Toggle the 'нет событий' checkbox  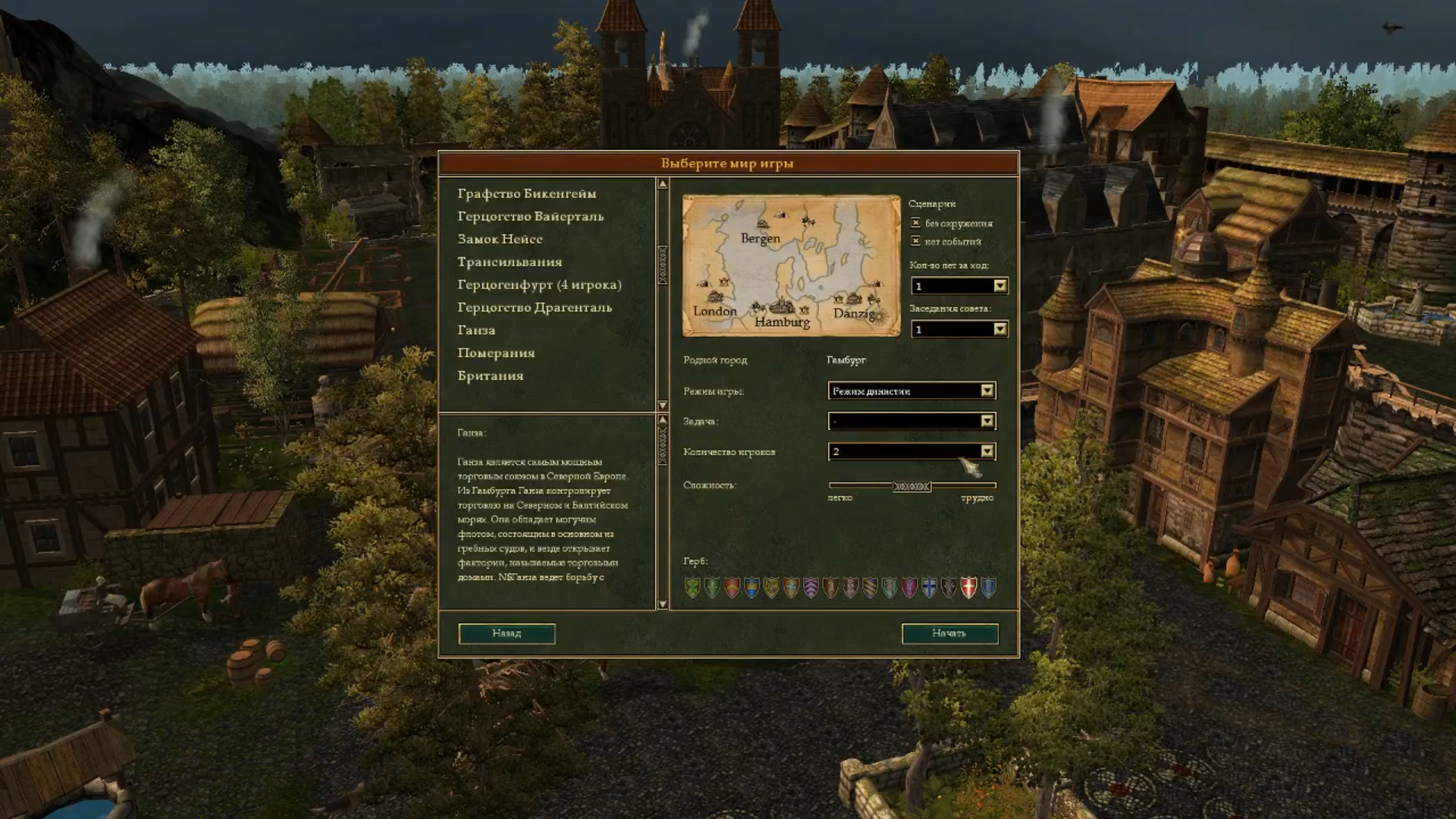point(916,241)
